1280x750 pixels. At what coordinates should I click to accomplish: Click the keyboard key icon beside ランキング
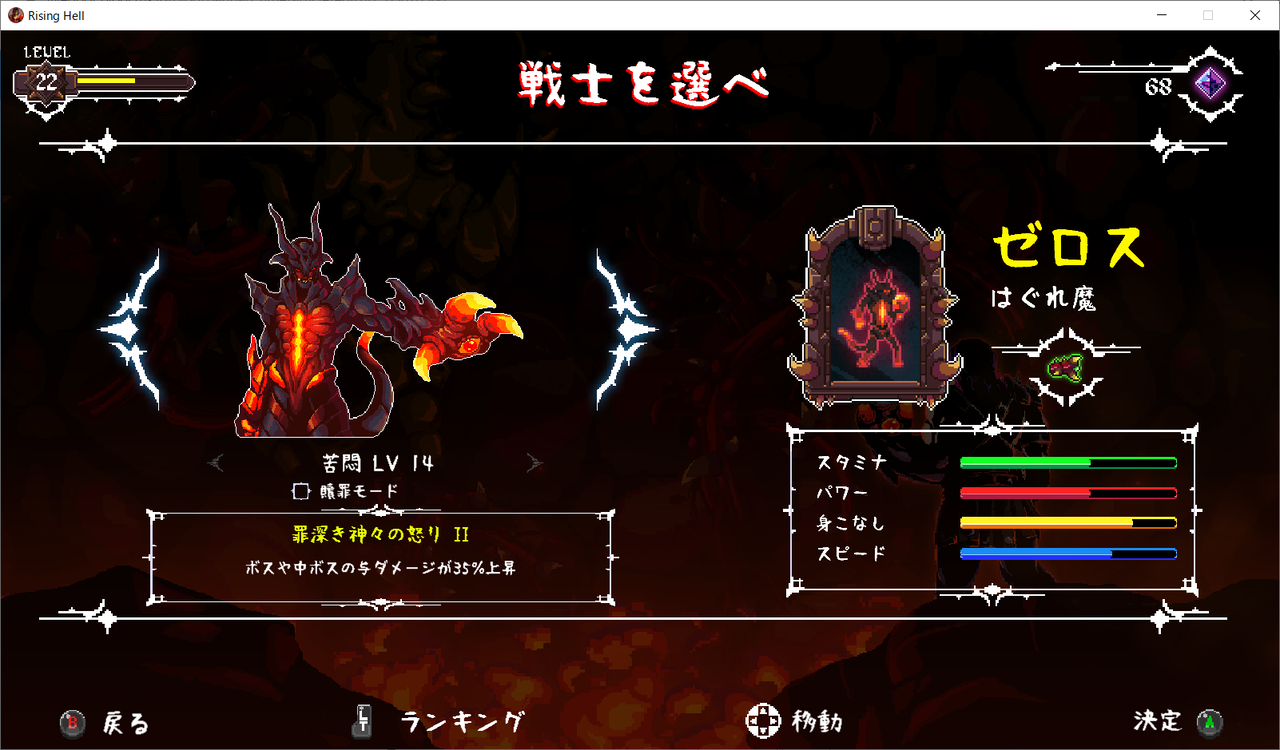pyautogui.click(x=360, y=722)
